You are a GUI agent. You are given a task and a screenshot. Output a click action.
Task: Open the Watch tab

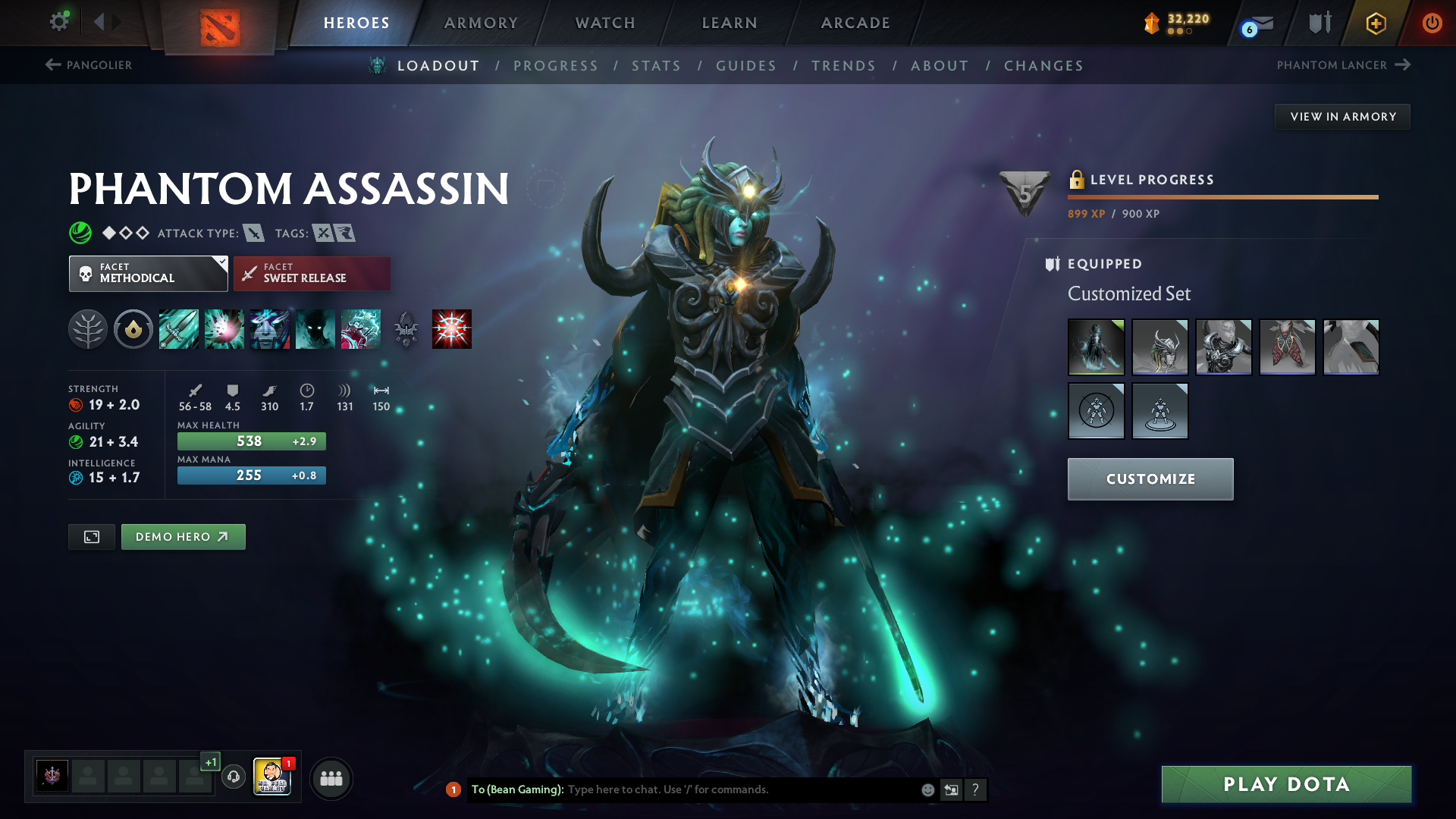[605, 23]
